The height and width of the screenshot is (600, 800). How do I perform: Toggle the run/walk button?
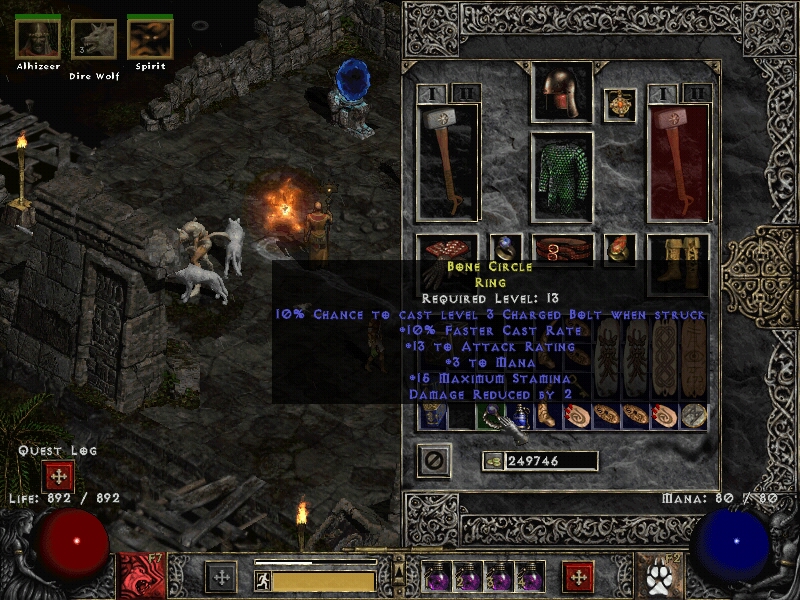point(262,579)
